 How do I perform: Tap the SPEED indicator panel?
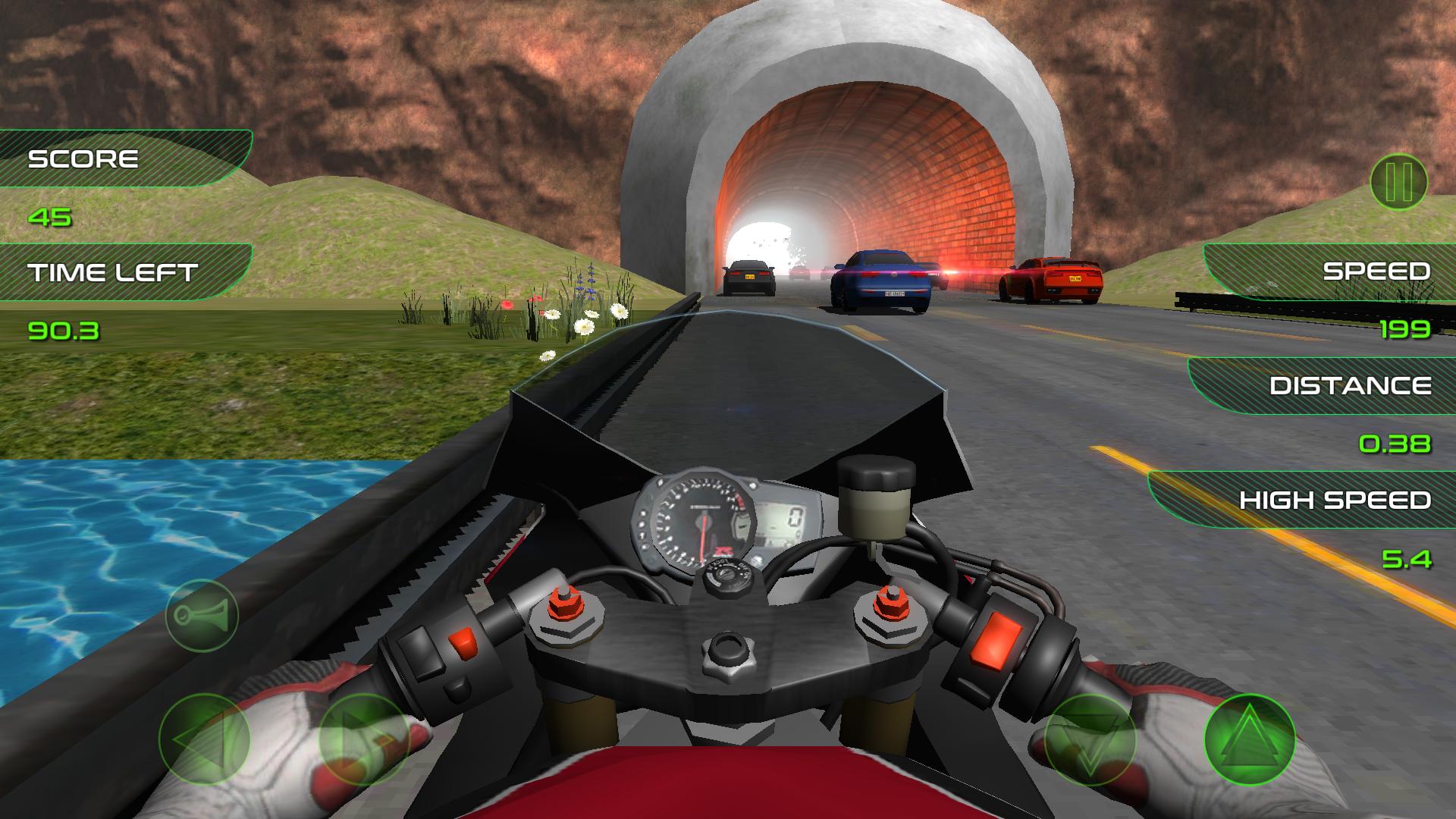pos(1374,270)
